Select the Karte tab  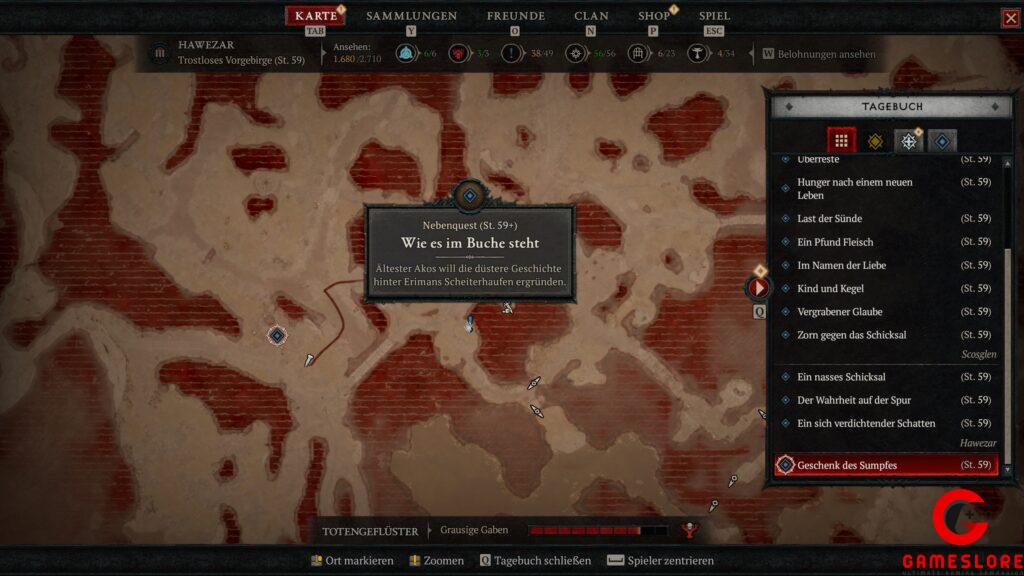click(x=316, y=16)
